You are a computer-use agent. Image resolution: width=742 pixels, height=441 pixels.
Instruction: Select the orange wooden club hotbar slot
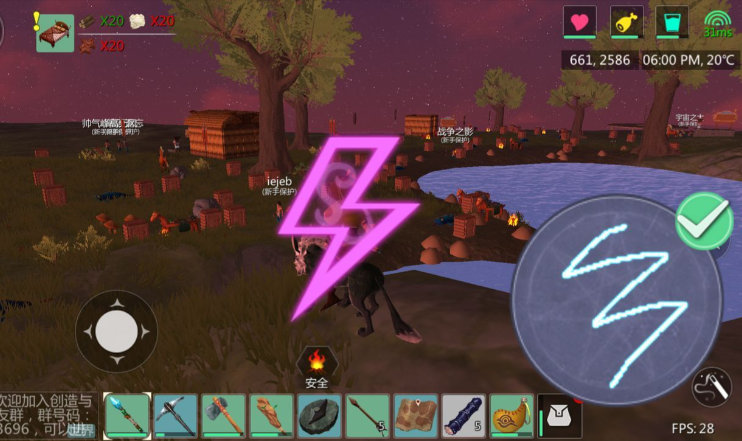(x=272, y=415)
